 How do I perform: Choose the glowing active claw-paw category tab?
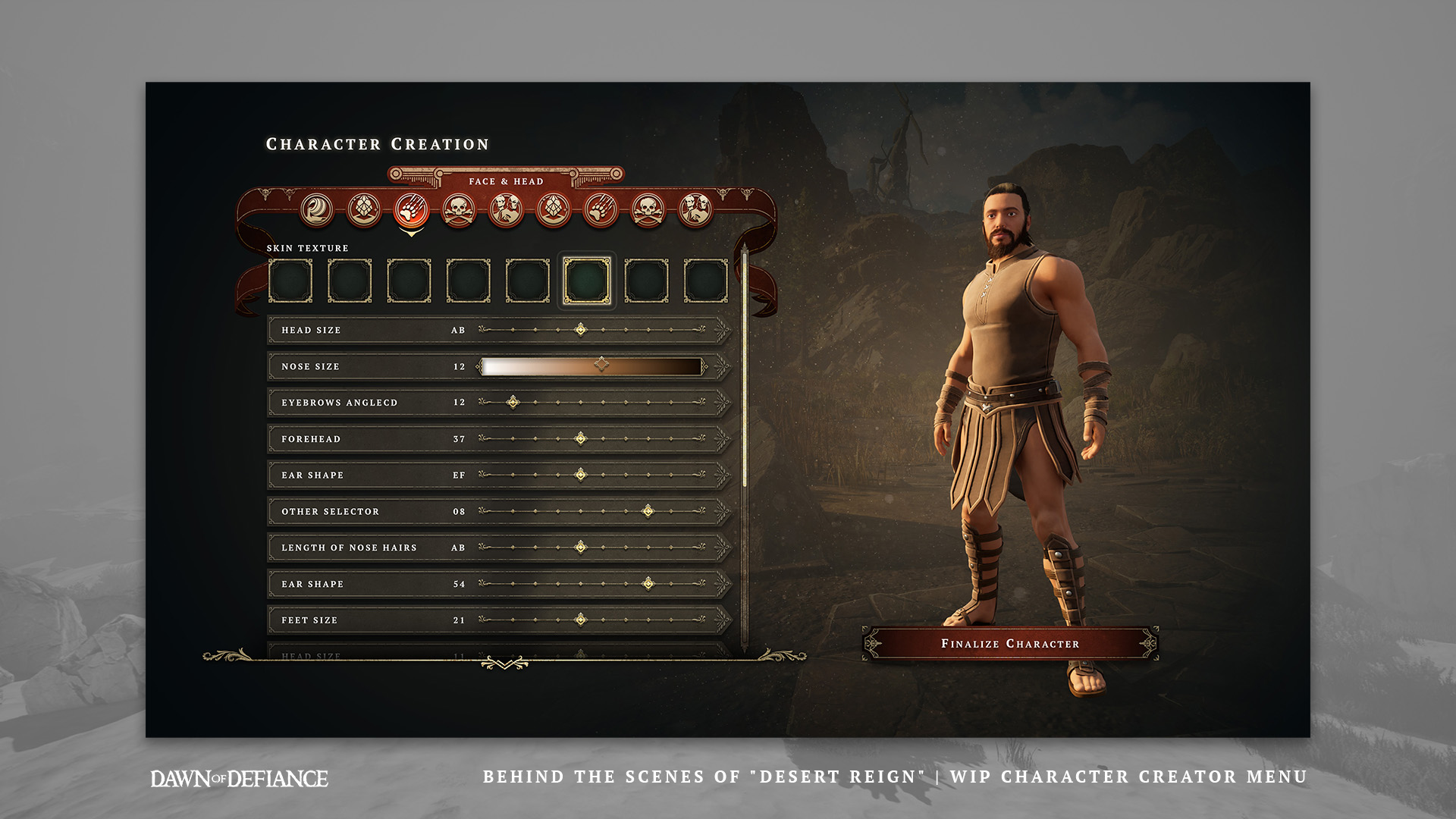click(412, 210)
